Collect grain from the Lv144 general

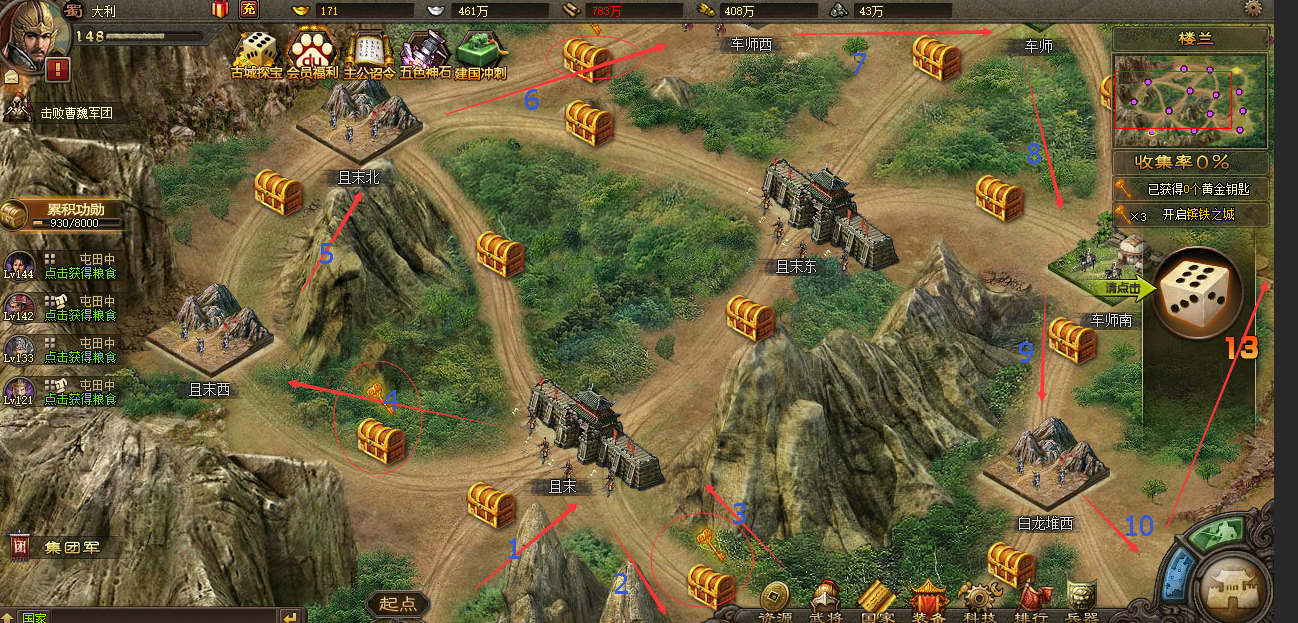82,273
